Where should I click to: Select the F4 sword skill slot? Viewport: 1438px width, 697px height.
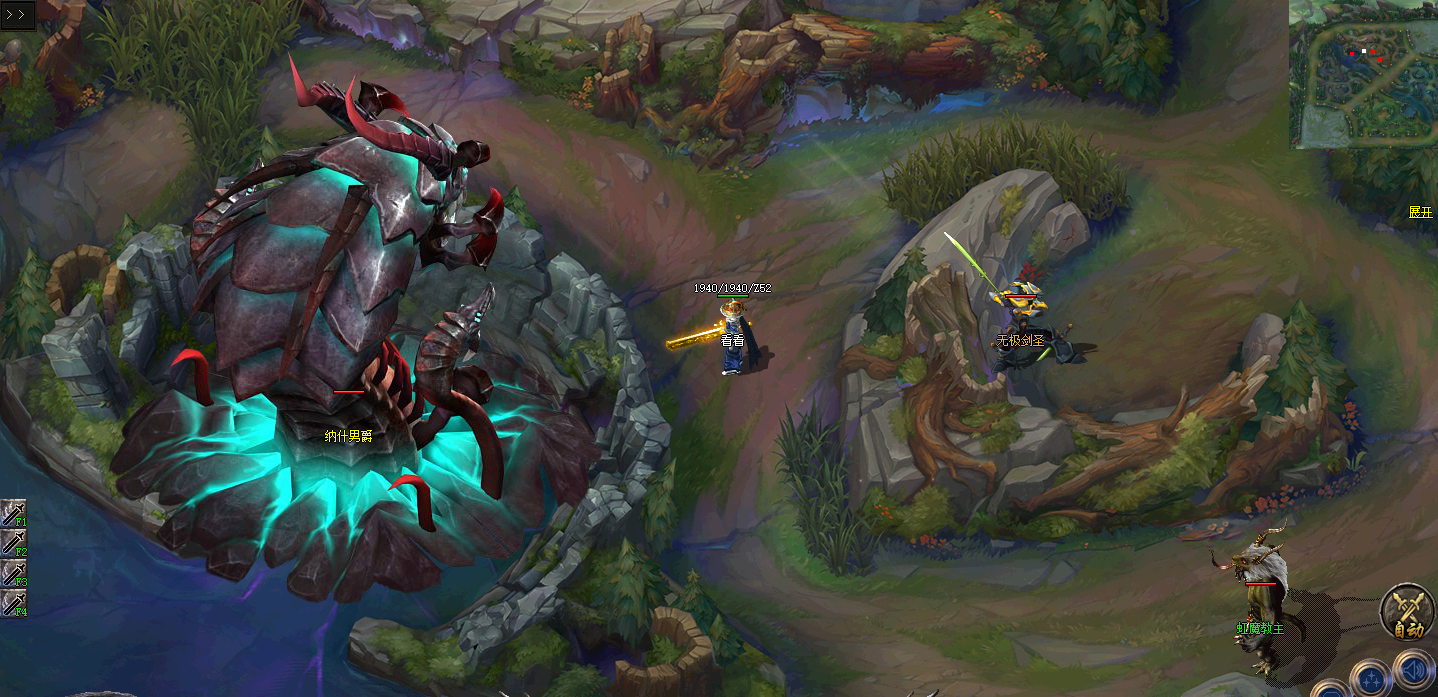point(13,603)
